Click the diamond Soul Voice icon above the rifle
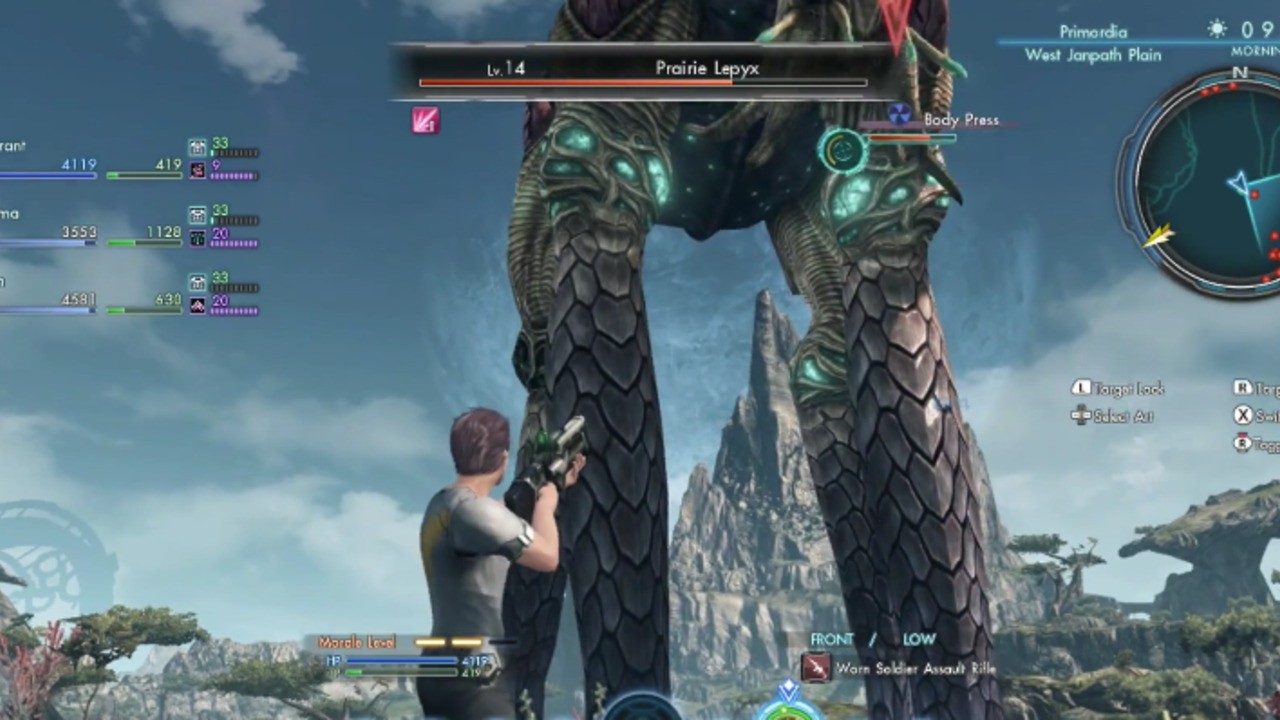1280x720 pixels. click(787, 687)
